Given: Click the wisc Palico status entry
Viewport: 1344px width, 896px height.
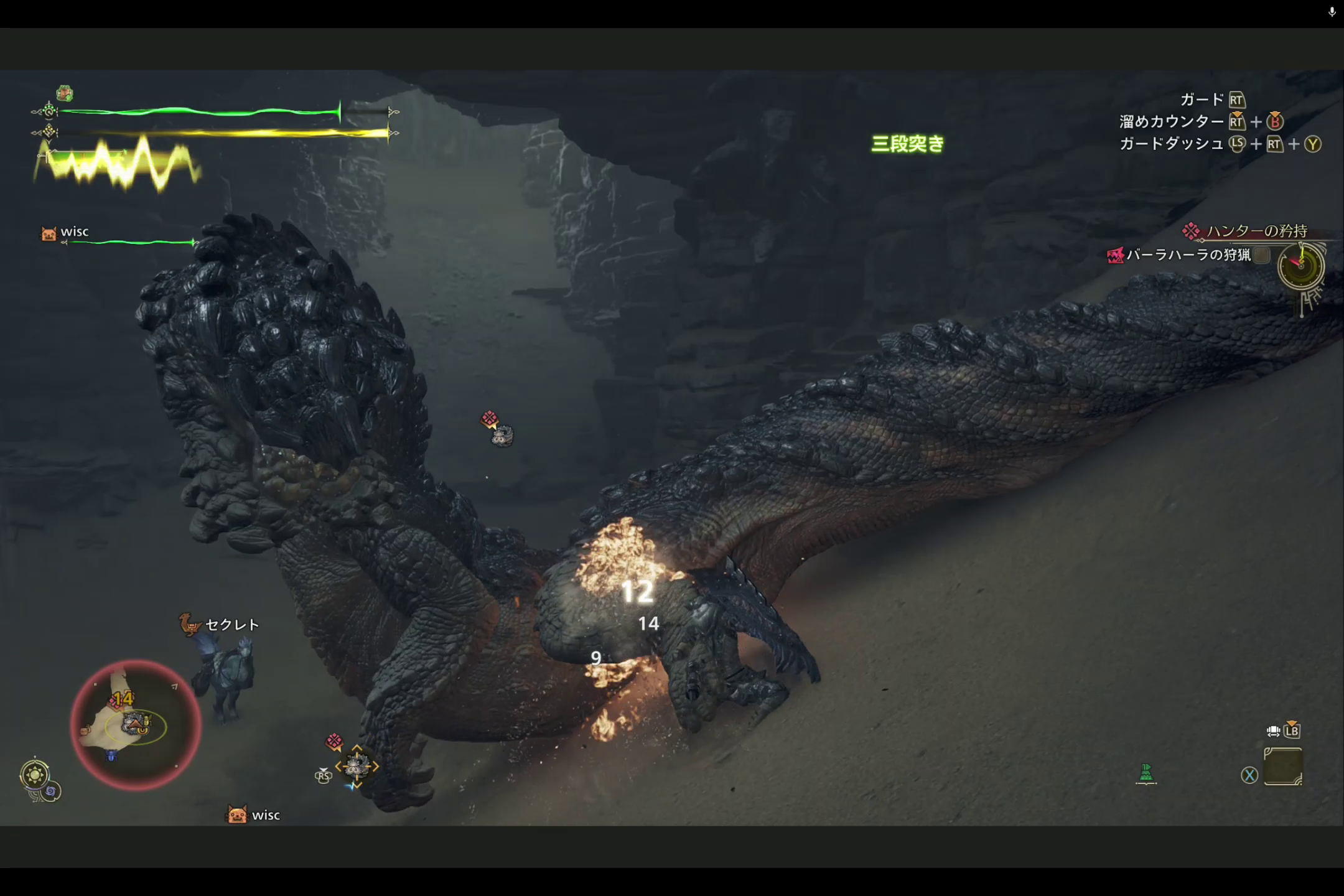Looking at the screenshot, I should point(74,232).
